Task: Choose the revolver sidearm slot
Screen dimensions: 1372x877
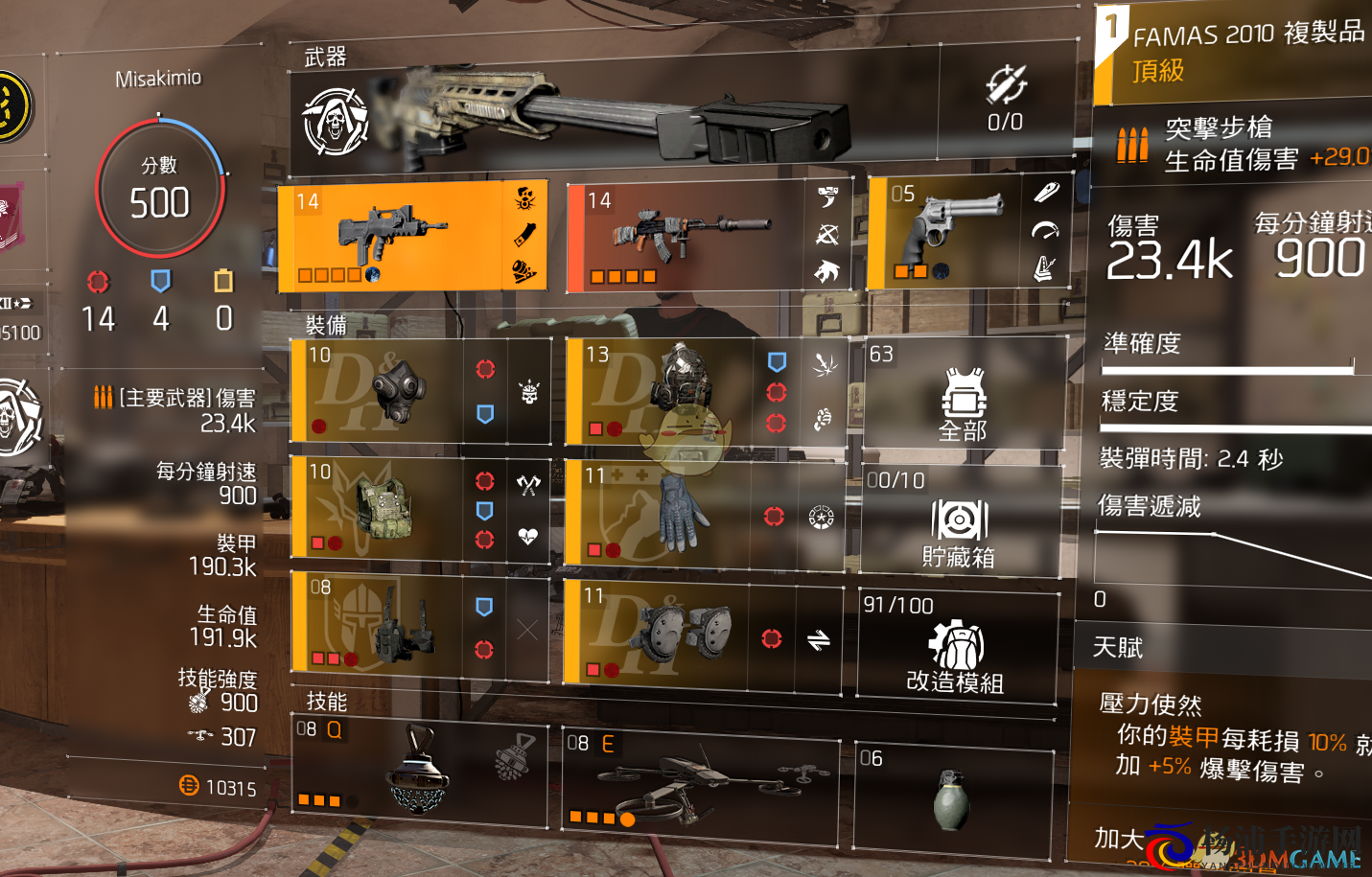Action: (944, 233)
